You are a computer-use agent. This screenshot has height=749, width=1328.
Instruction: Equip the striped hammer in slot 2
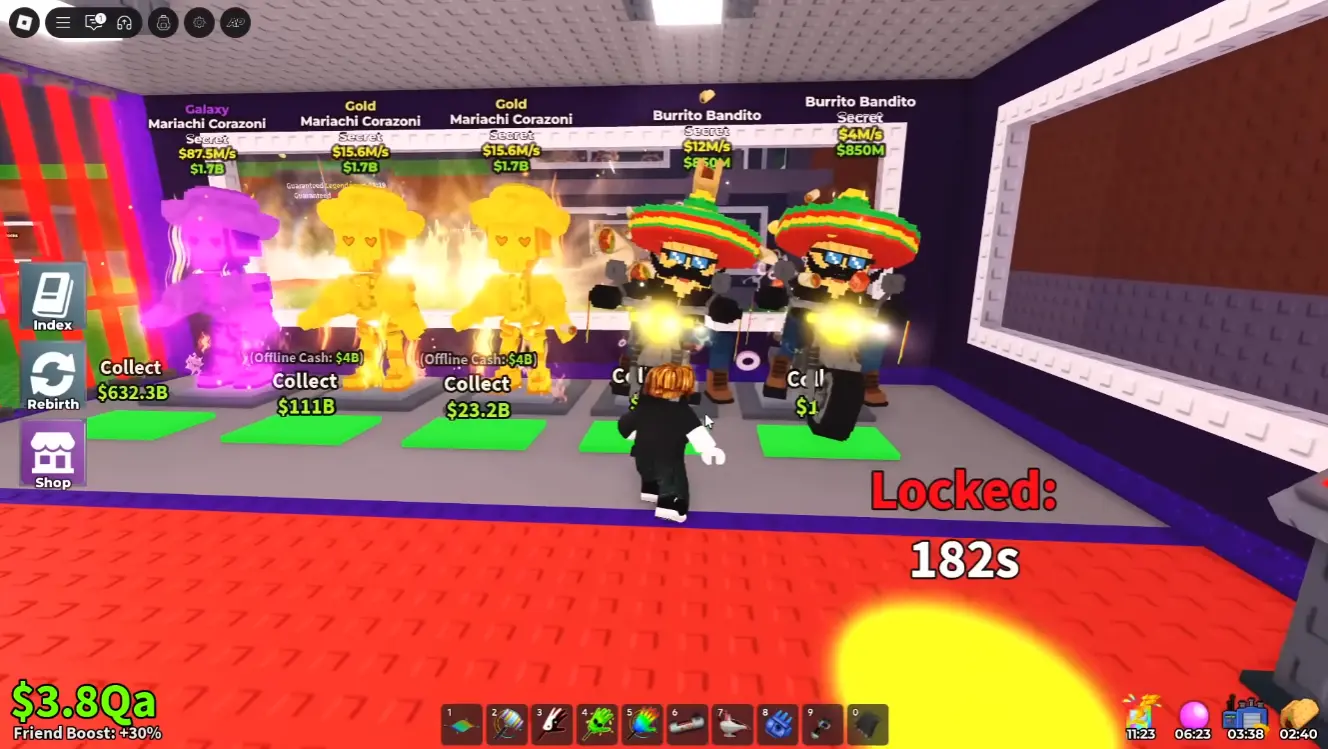click(x=507, y=724)
